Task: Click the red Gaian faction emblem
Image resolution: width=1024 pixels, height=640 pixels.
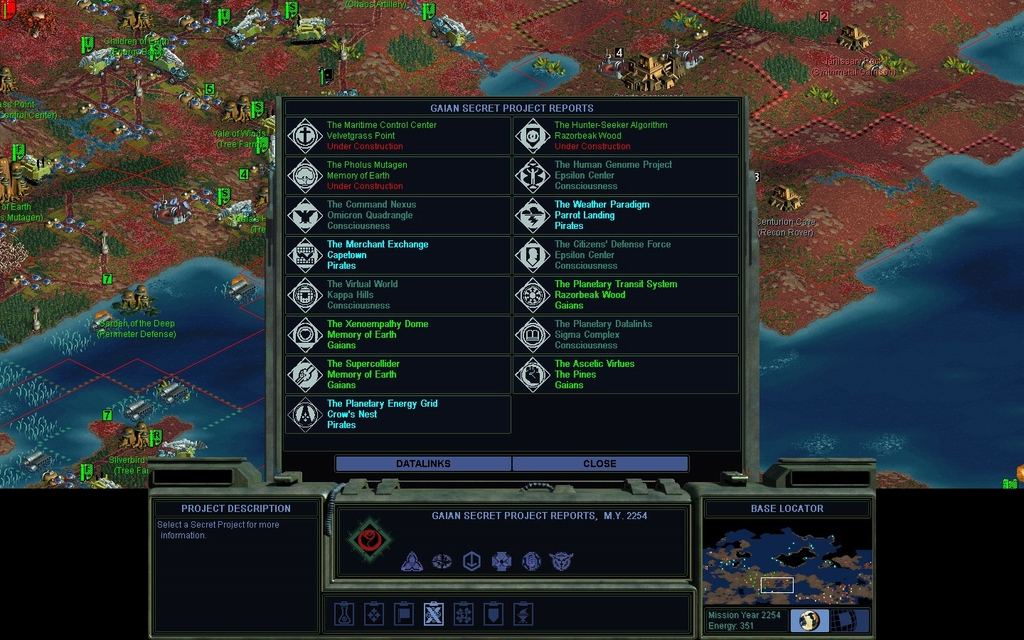Action: tap(368, 540)
